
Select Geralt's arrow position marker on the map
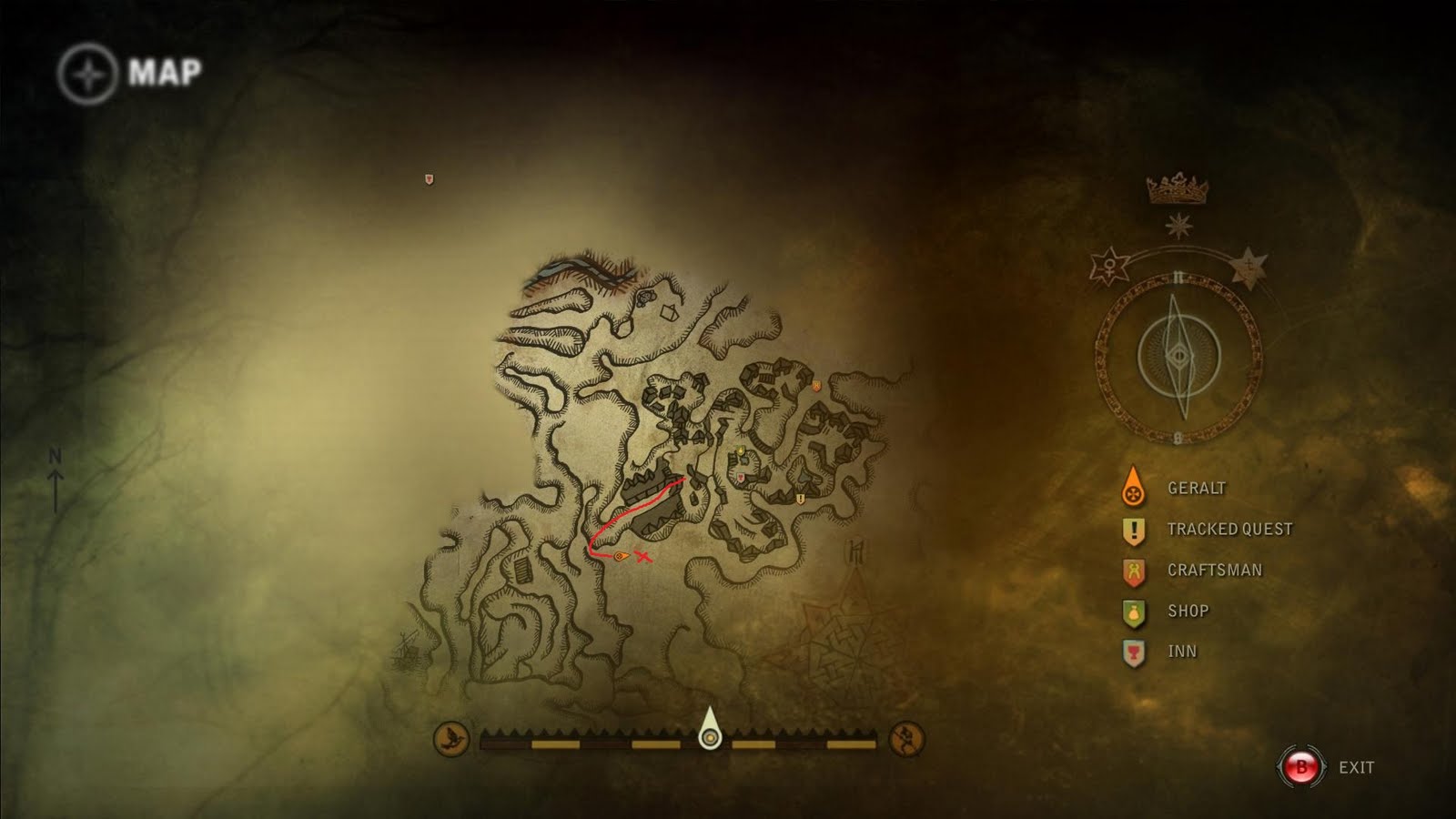coord(620,556)
